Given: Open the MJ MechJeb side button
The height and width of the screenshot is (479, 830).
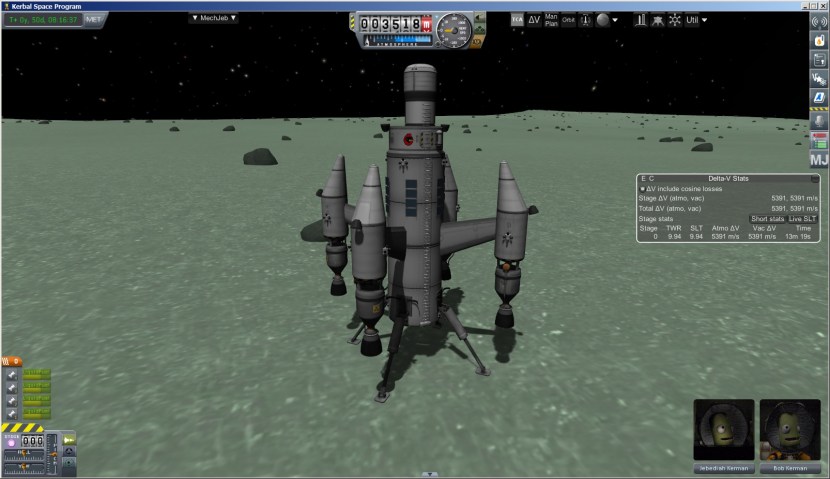Looking at the screenshot, I should [818, 159].
